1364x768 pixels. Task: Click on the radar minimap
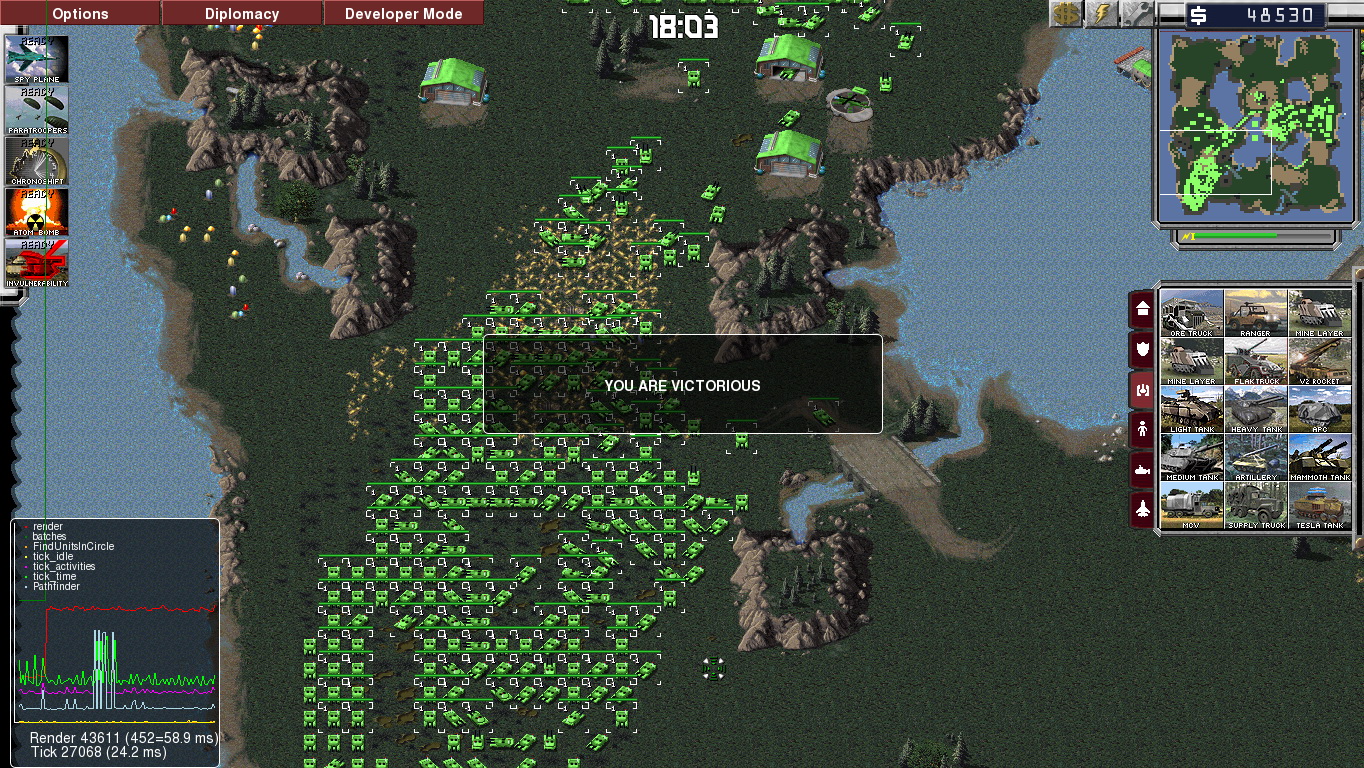point(1256,124)
